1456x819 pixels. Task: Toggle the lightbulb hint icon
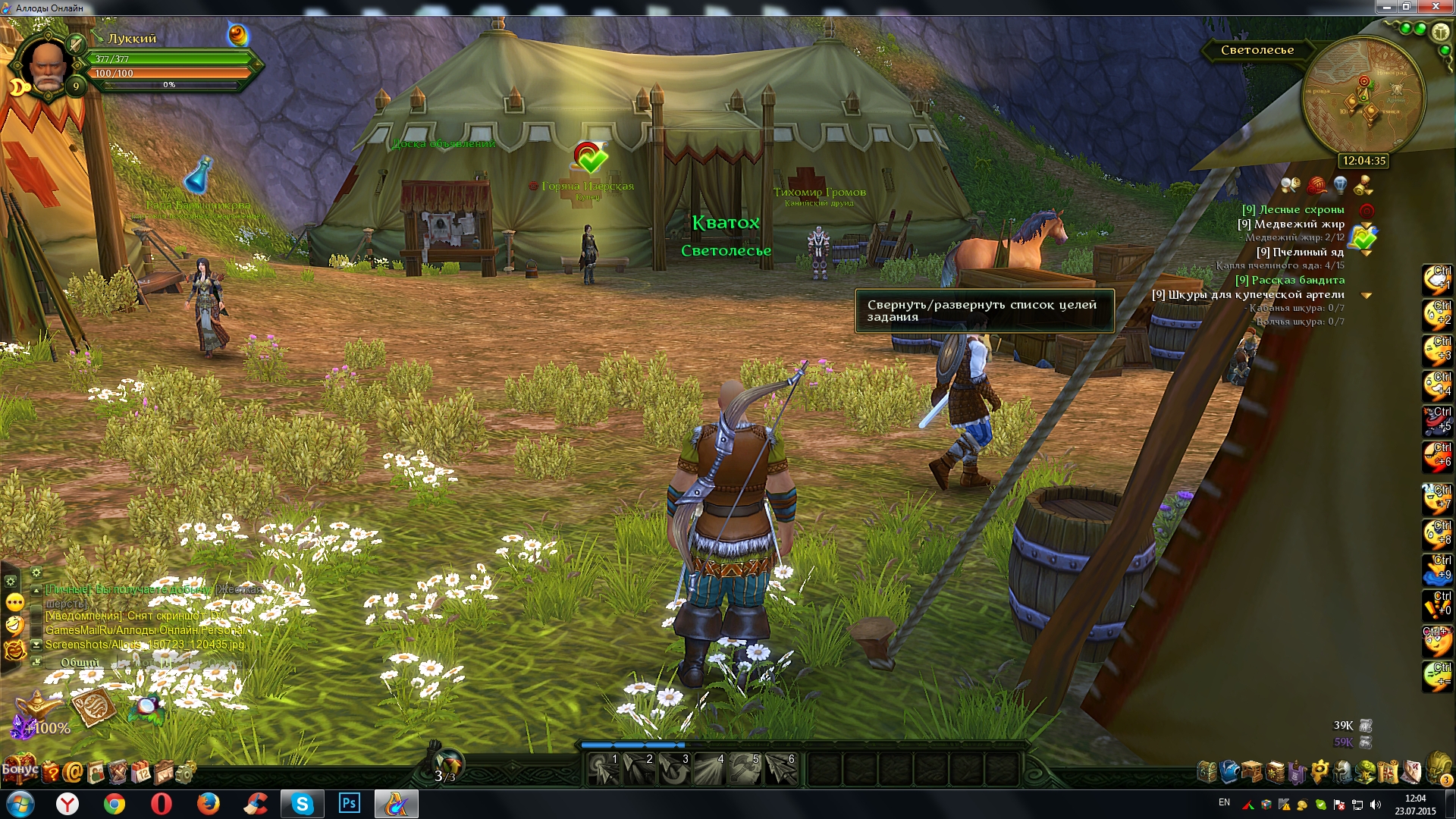click(1340, 184)
